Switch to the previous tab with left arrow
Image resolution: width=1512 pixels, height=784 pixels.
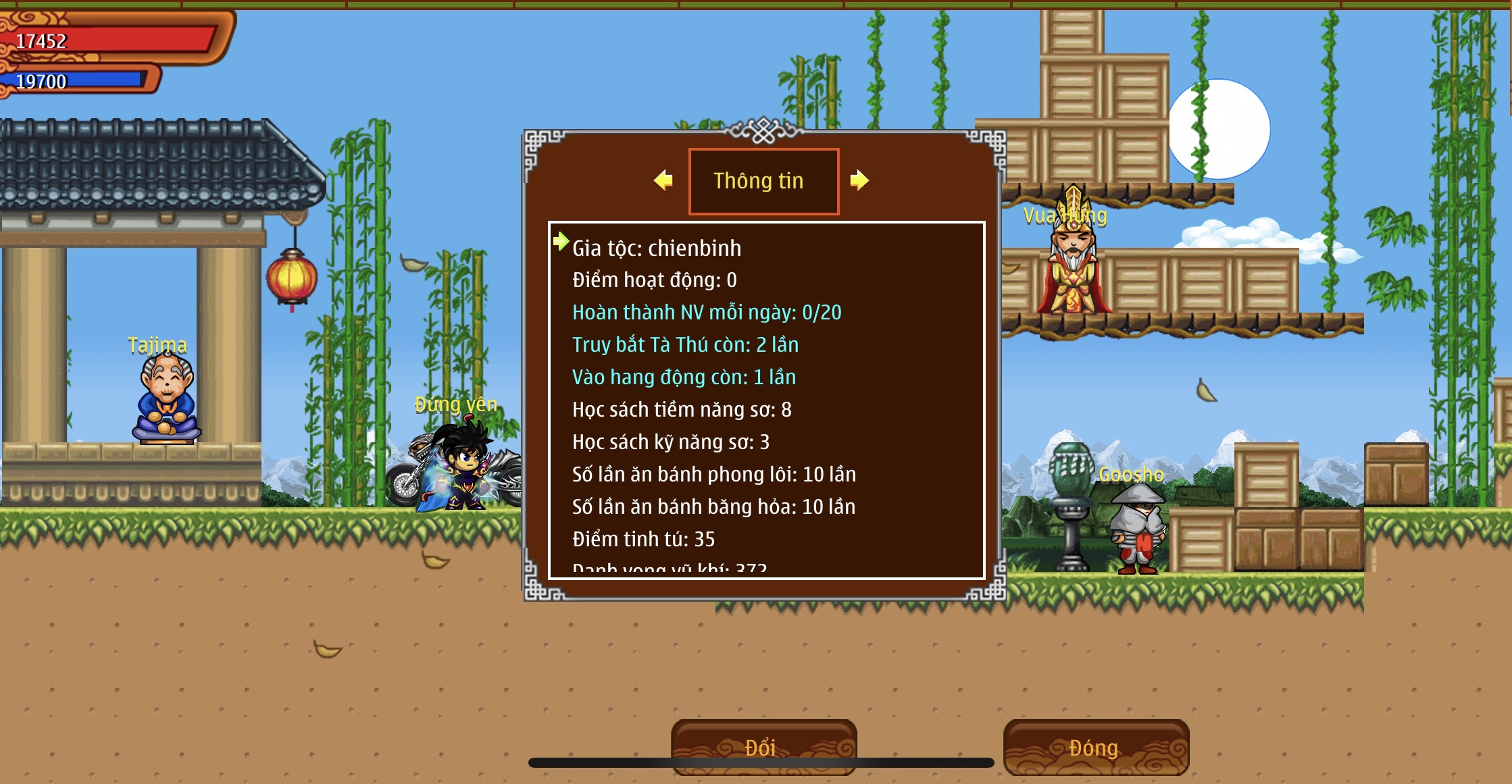(x=663, y=180)
